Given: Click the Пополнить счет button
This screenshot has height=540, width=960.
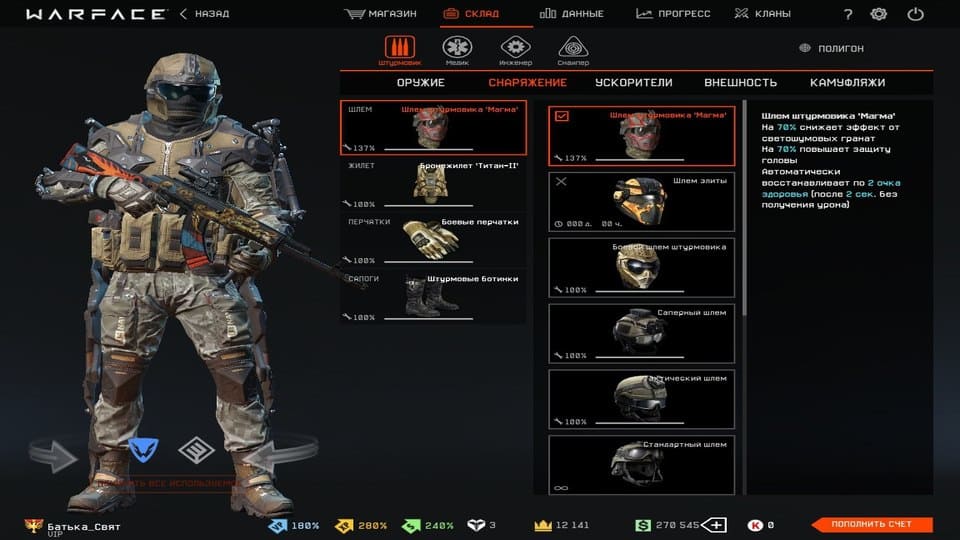Looking at the screenshot, I should [870, 524].
